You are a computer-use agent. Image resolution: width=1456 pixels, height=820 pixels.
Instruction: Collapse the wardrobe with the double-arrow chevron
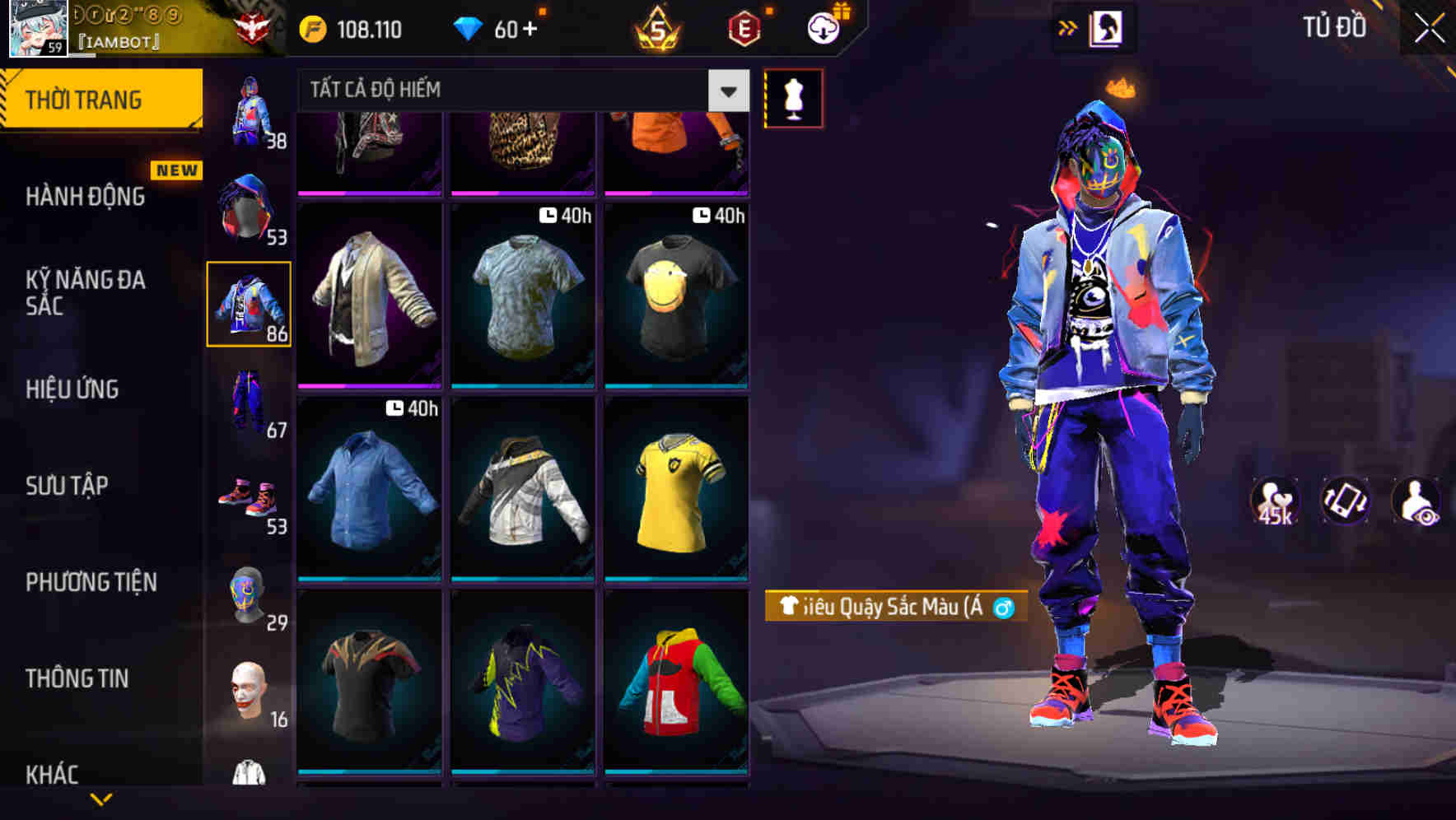tap(1070, 27)
